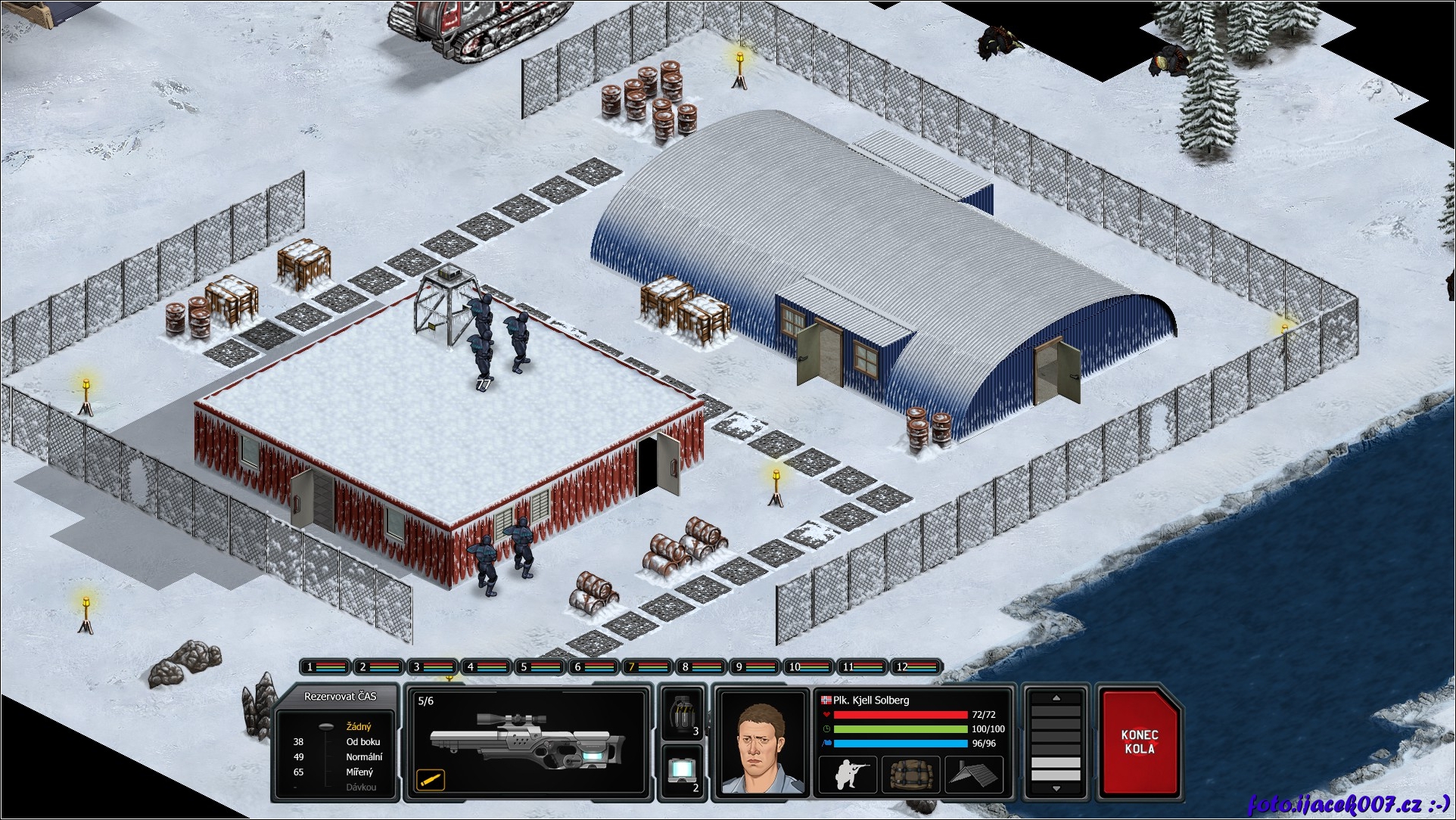Toggle the bullet fire mode icon
This screenshot has width=1456, height=820.
point(430,780)
